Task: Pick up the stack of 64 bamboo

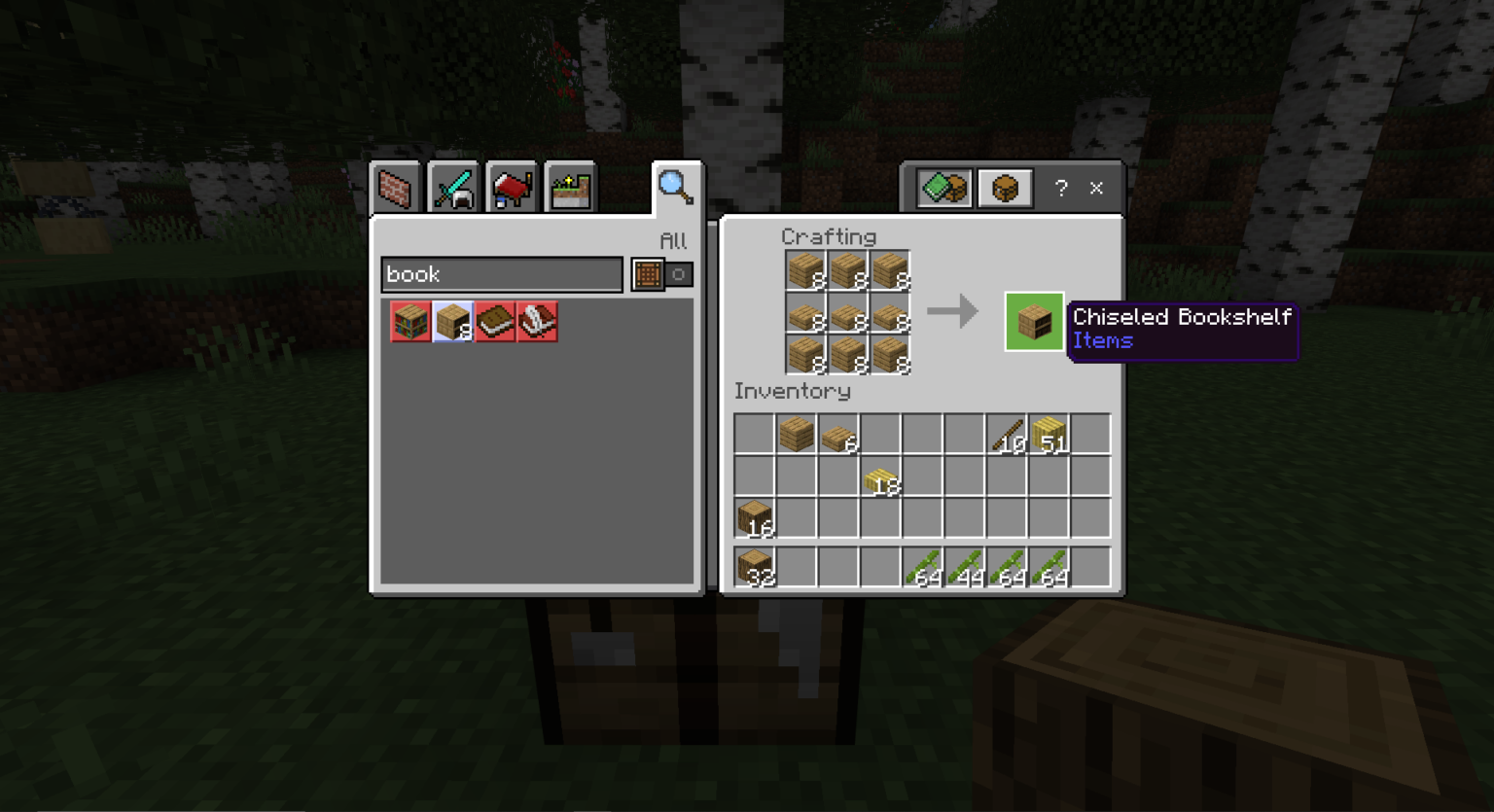Action: [x=923, y=567]
